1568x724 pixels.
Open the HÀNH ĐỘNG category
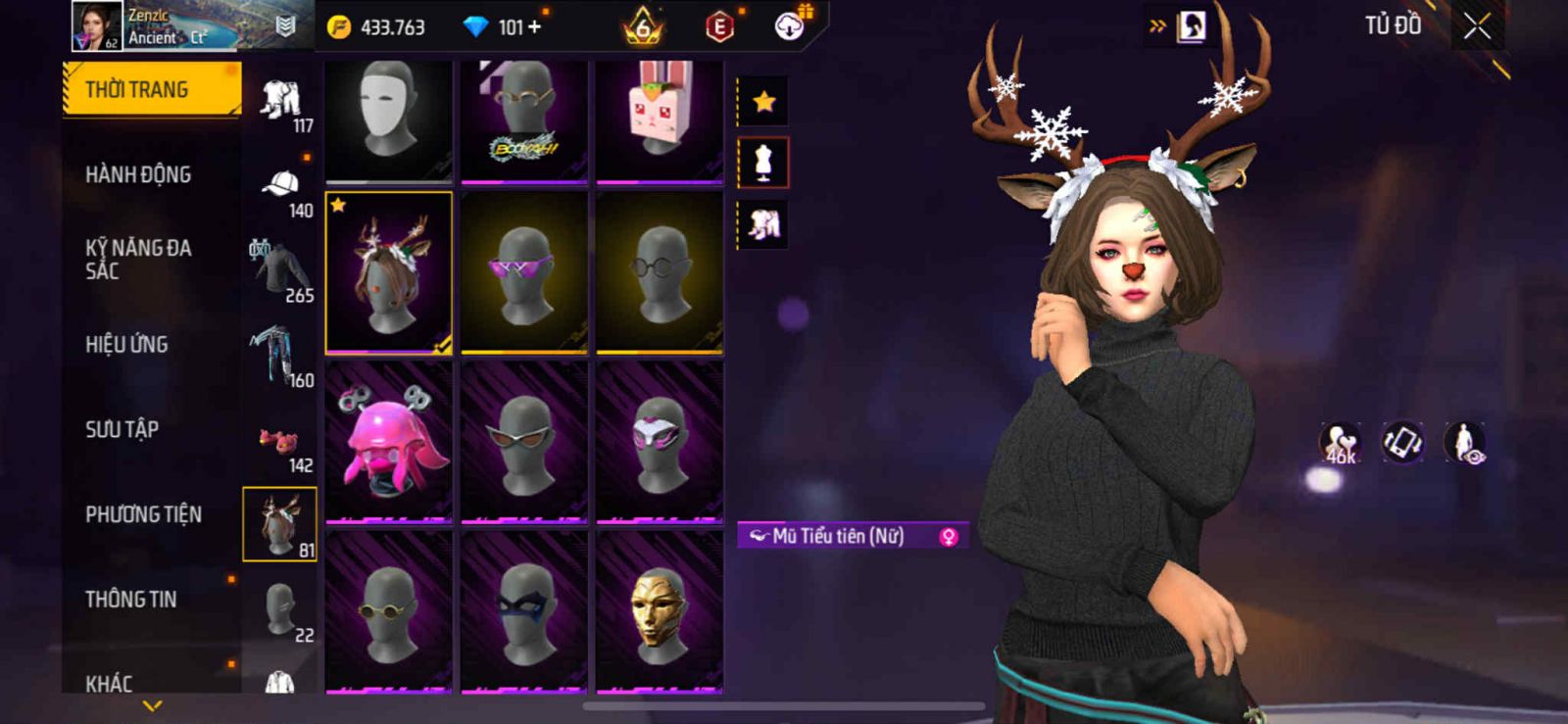pyautogui.click(x=138, y=175)
